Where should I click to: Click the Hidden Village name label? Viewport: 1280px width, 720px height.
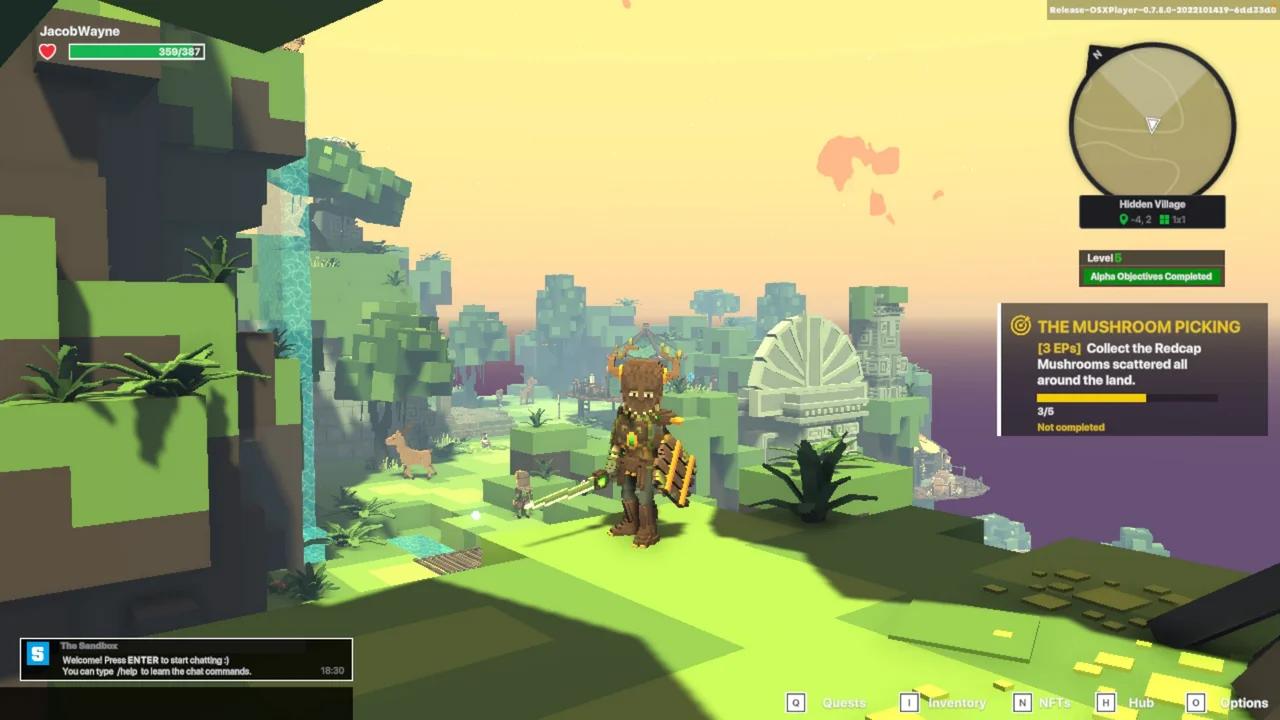coord(1151,204)
